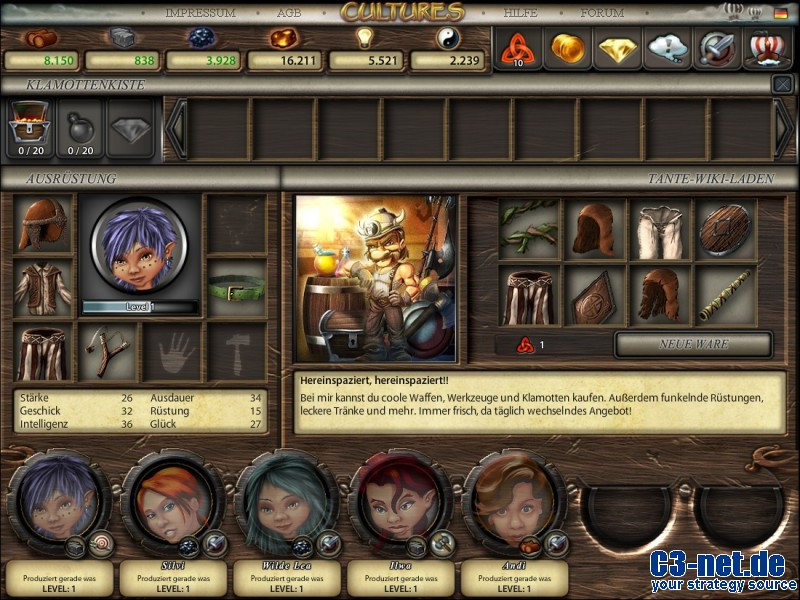
Task: Visit the Forum link
Action: coord(602,13)
